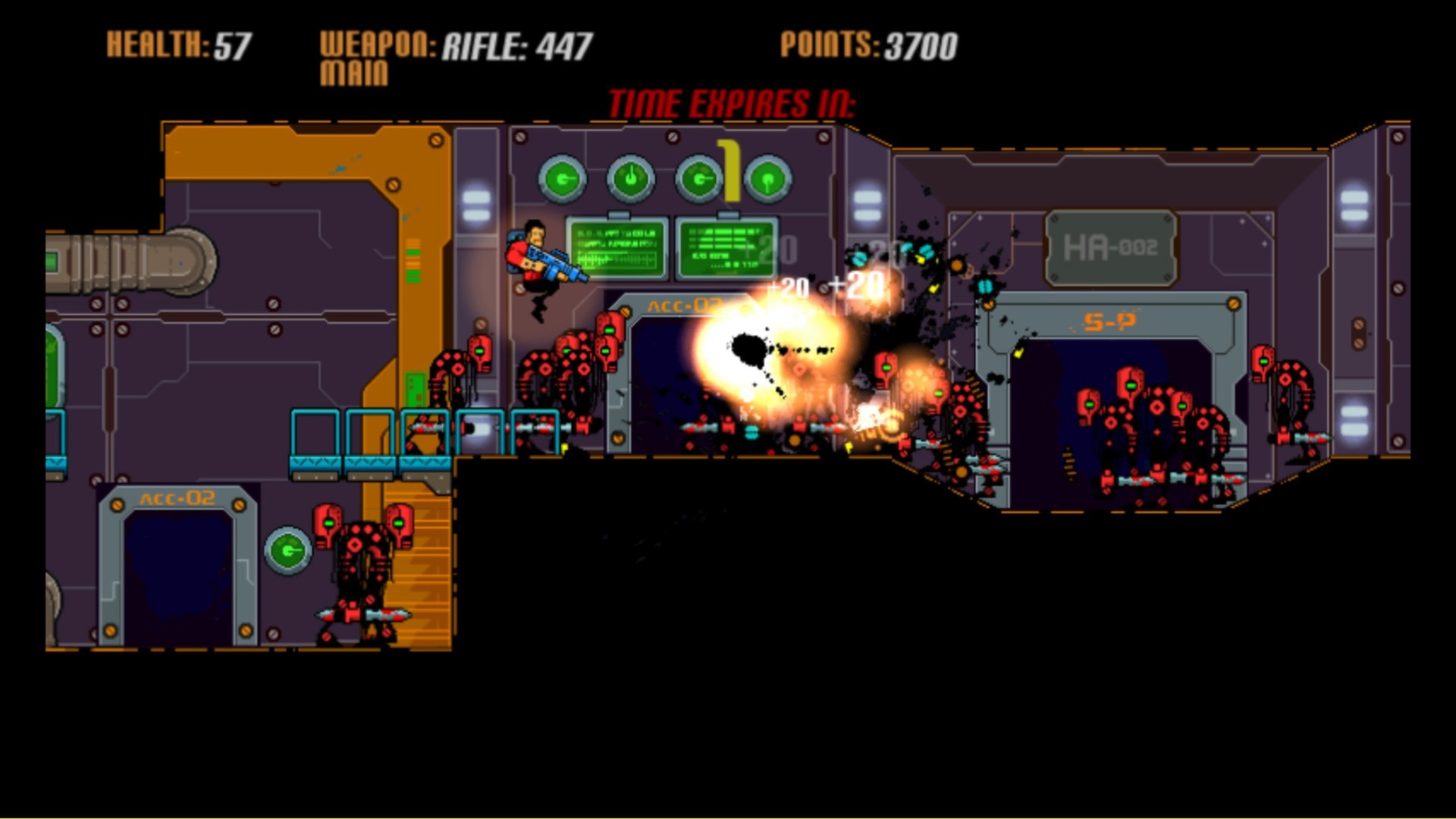This screenshot has width=1456, height=819.
Task: Click the POINTS: 3700 score readout
Action: [868, 45]
